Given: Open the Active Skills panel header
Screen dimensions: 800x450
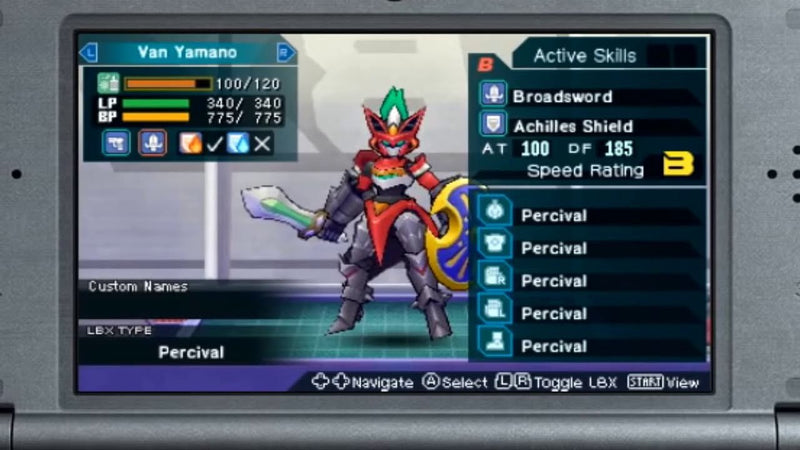Looking at the screenshot, I should coord(584,56).
